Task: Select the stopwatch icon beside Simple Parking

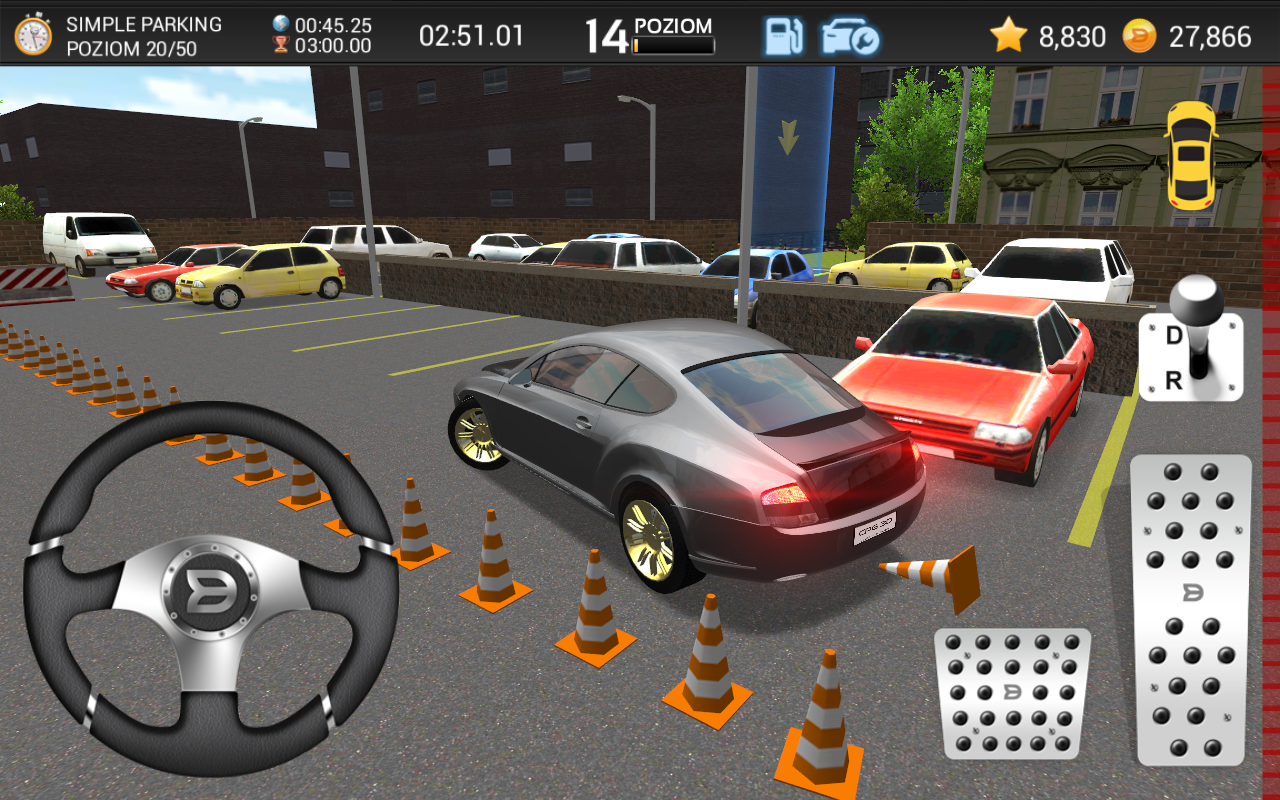Action: point(33,35)
